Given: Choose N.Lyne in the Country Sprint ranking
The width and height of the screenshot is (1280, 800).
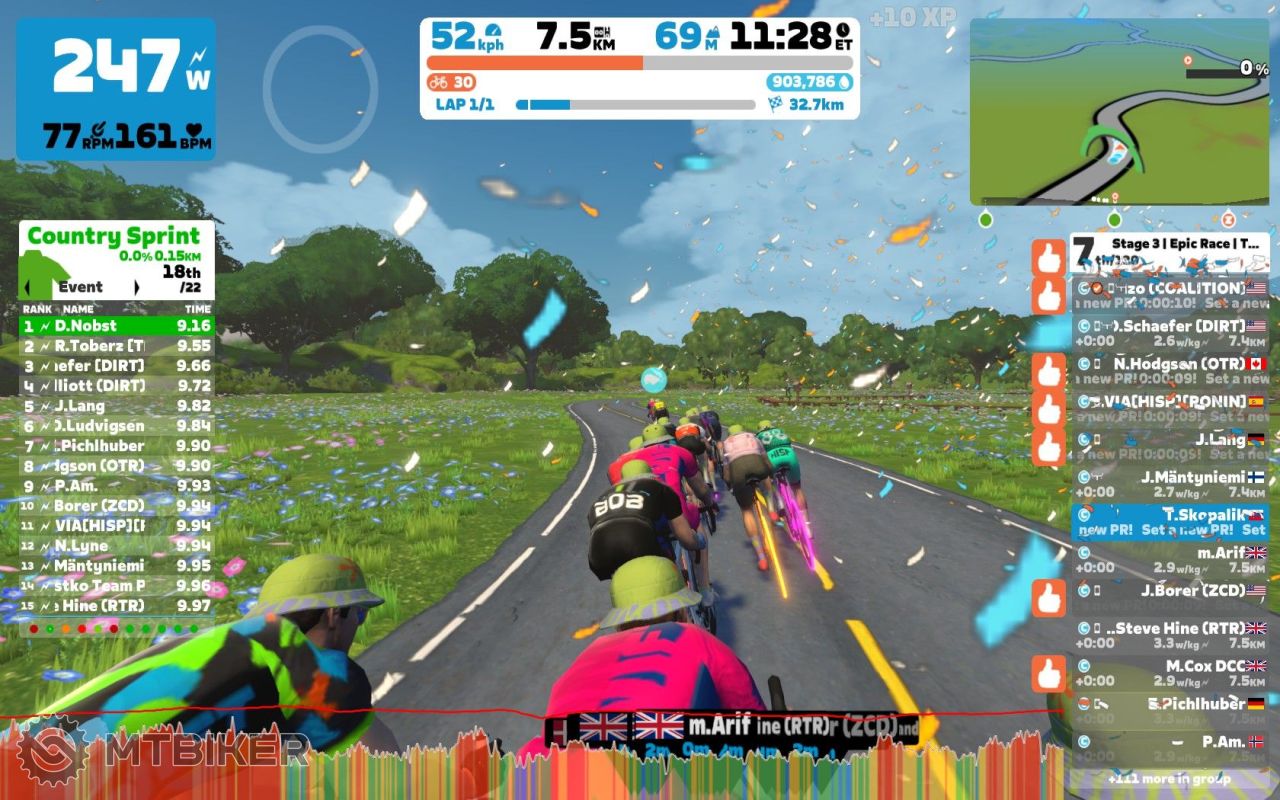Looking at the screenshot, I should click(x=117, y=546).
